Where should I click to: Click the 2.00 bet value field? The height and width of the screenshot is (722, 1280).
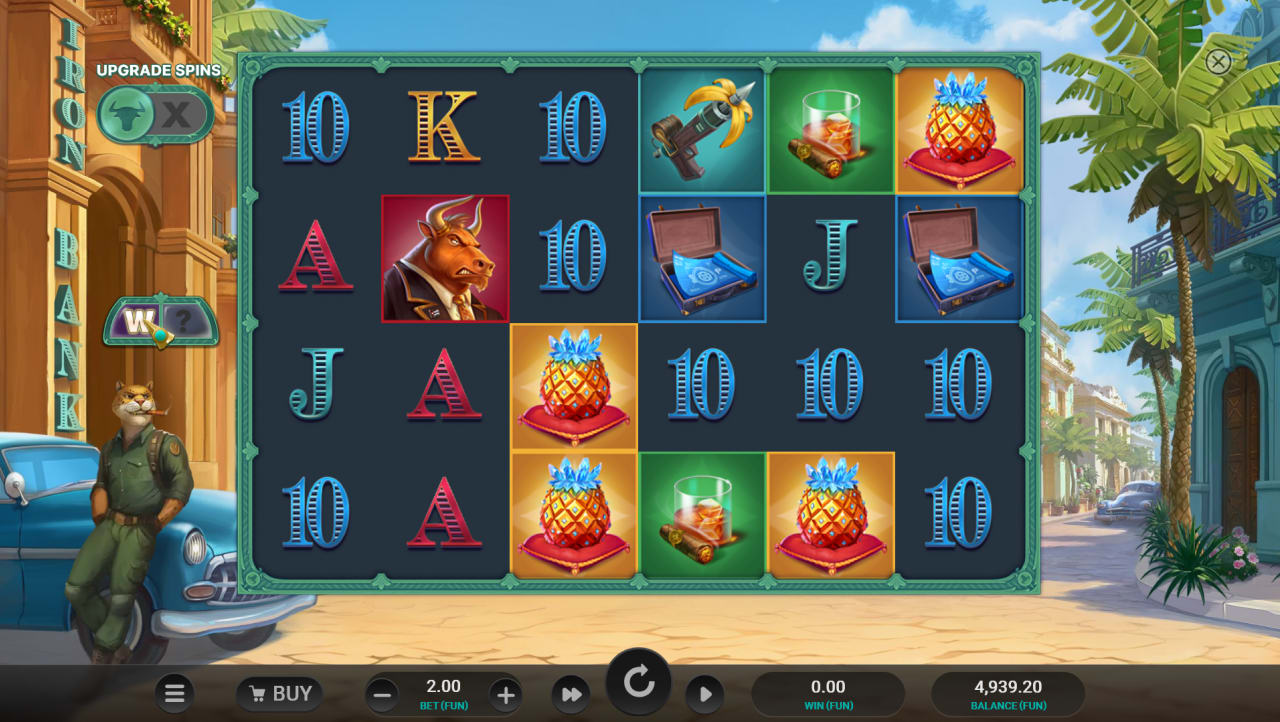pos(442,686)
